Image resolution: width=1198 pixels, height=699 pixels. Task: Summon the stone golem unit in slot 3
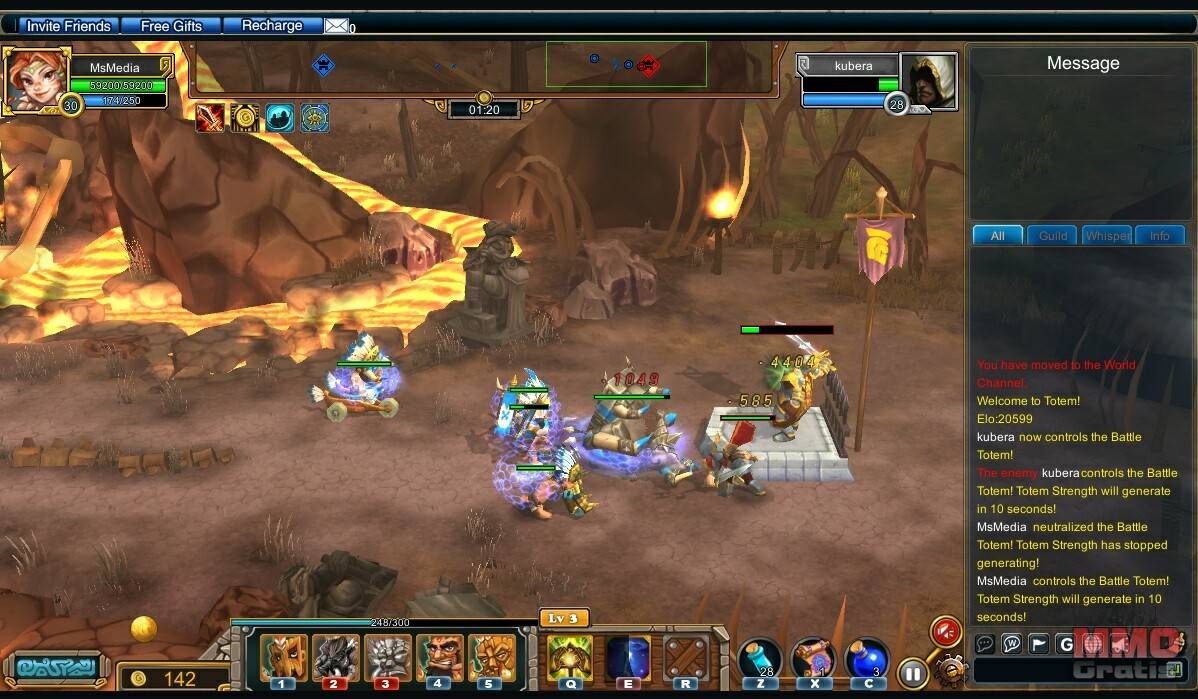coord(387,657)
